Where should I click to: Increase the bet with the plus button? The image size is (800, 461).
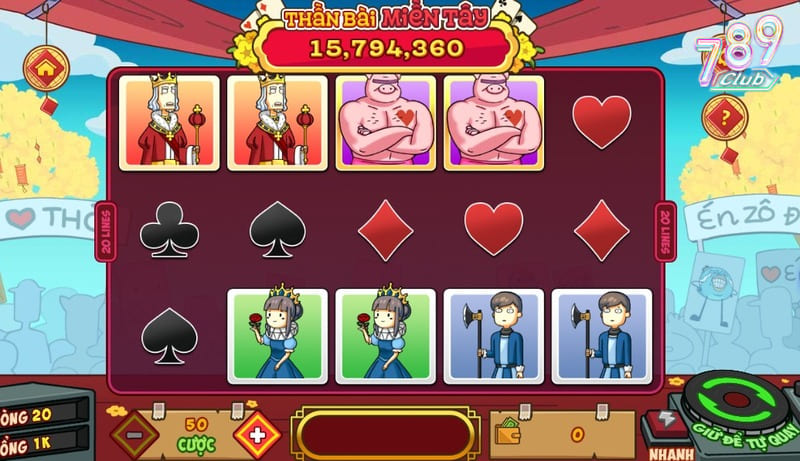point(256,435)
